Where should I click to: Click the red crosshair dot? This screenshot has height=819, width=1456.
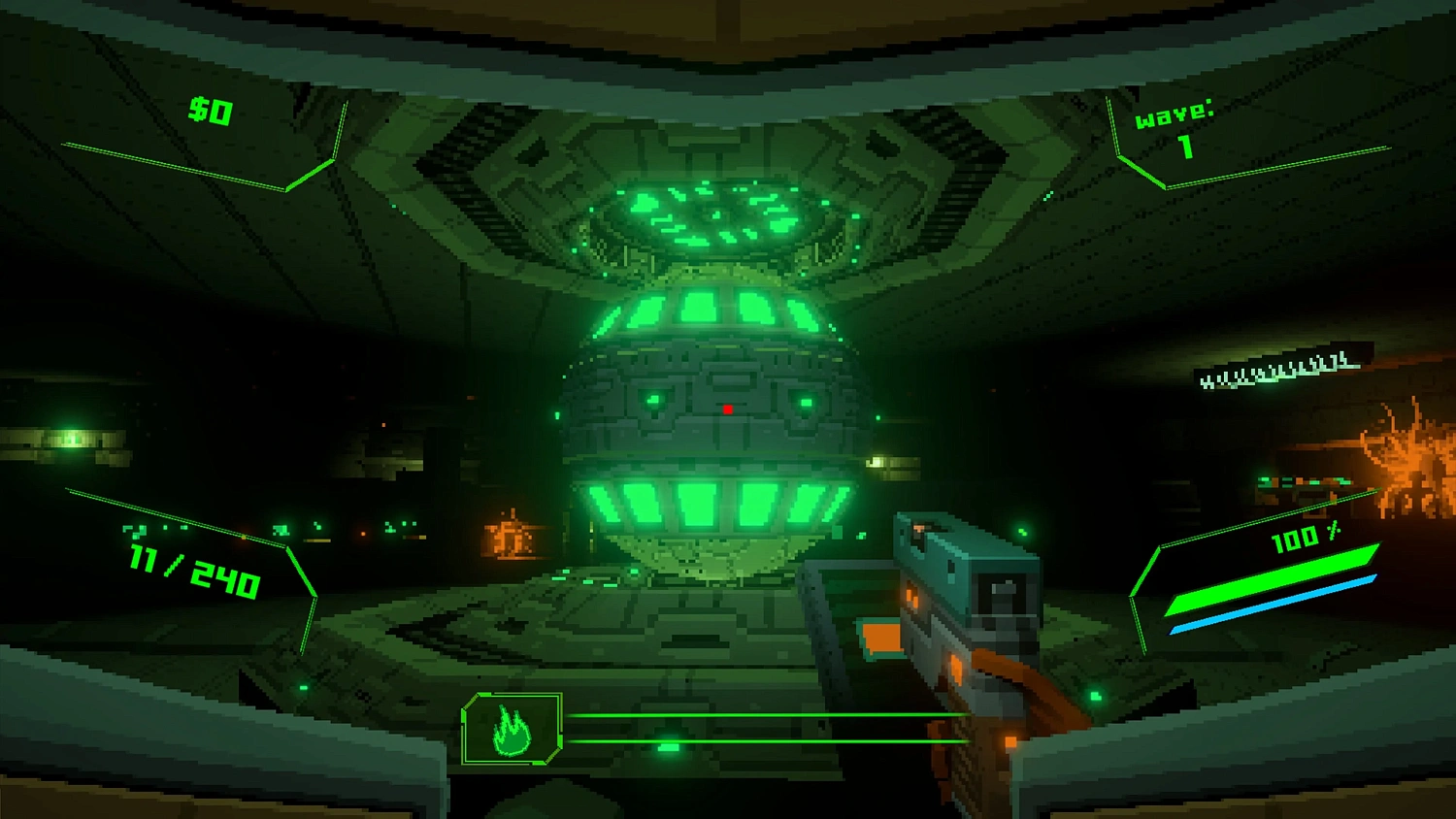tap(728, 408)
